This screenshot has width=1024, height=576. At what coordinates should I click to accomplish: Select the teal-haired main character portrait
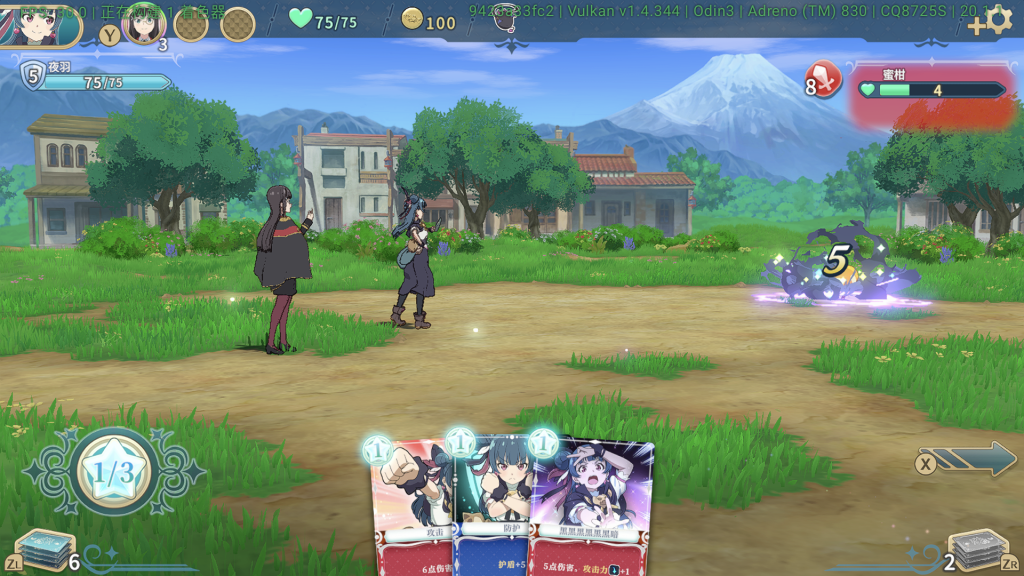(40, 24)
